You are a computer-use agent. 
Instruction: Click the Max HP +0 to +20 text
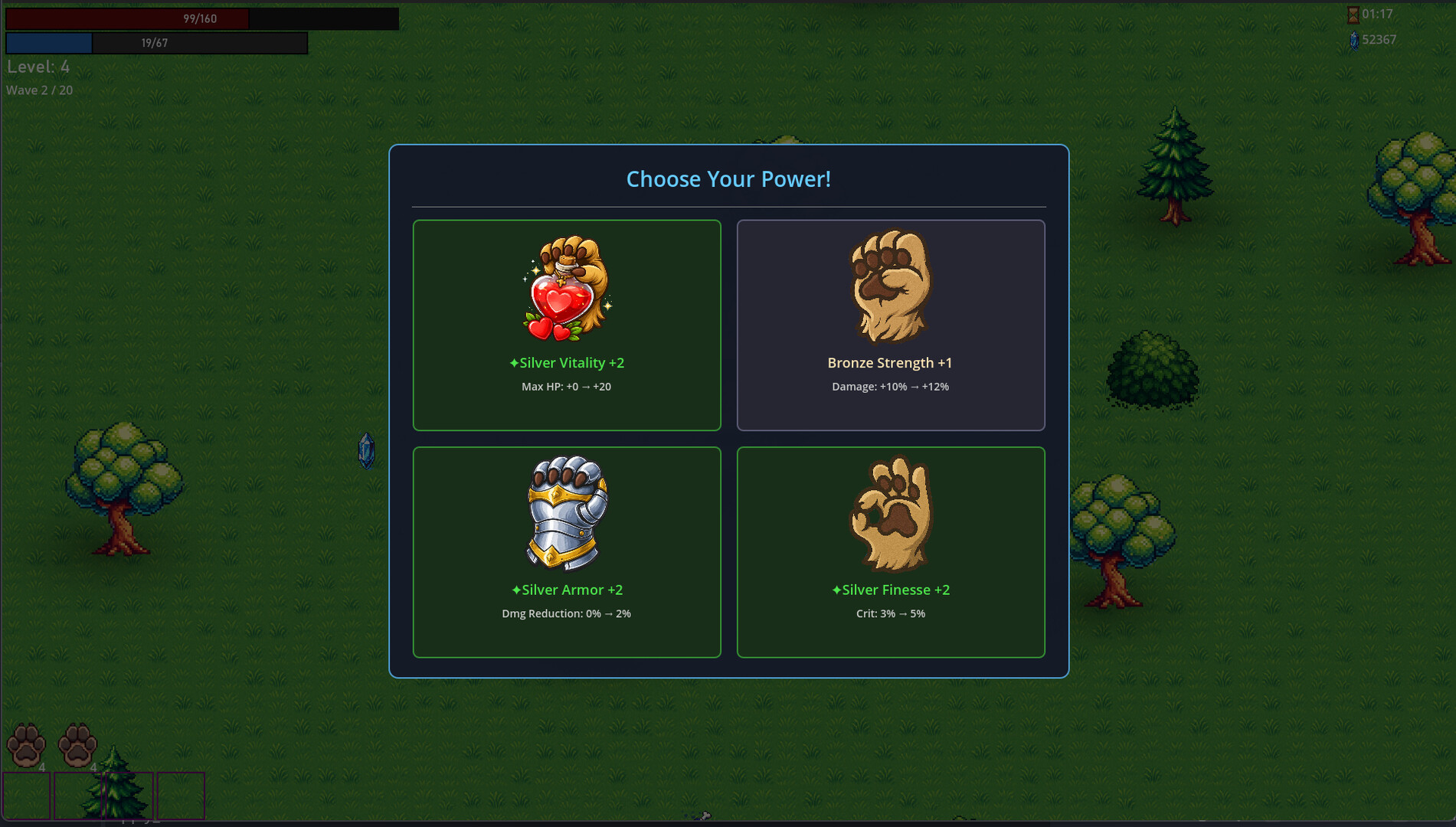(567, 387)
